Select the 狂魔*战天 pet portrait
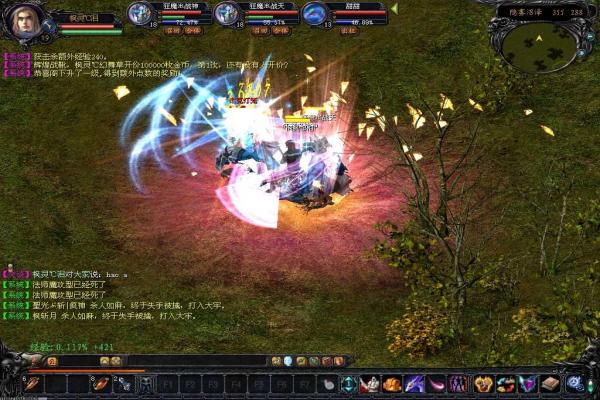600x400 pixels. tap(228, 14)
